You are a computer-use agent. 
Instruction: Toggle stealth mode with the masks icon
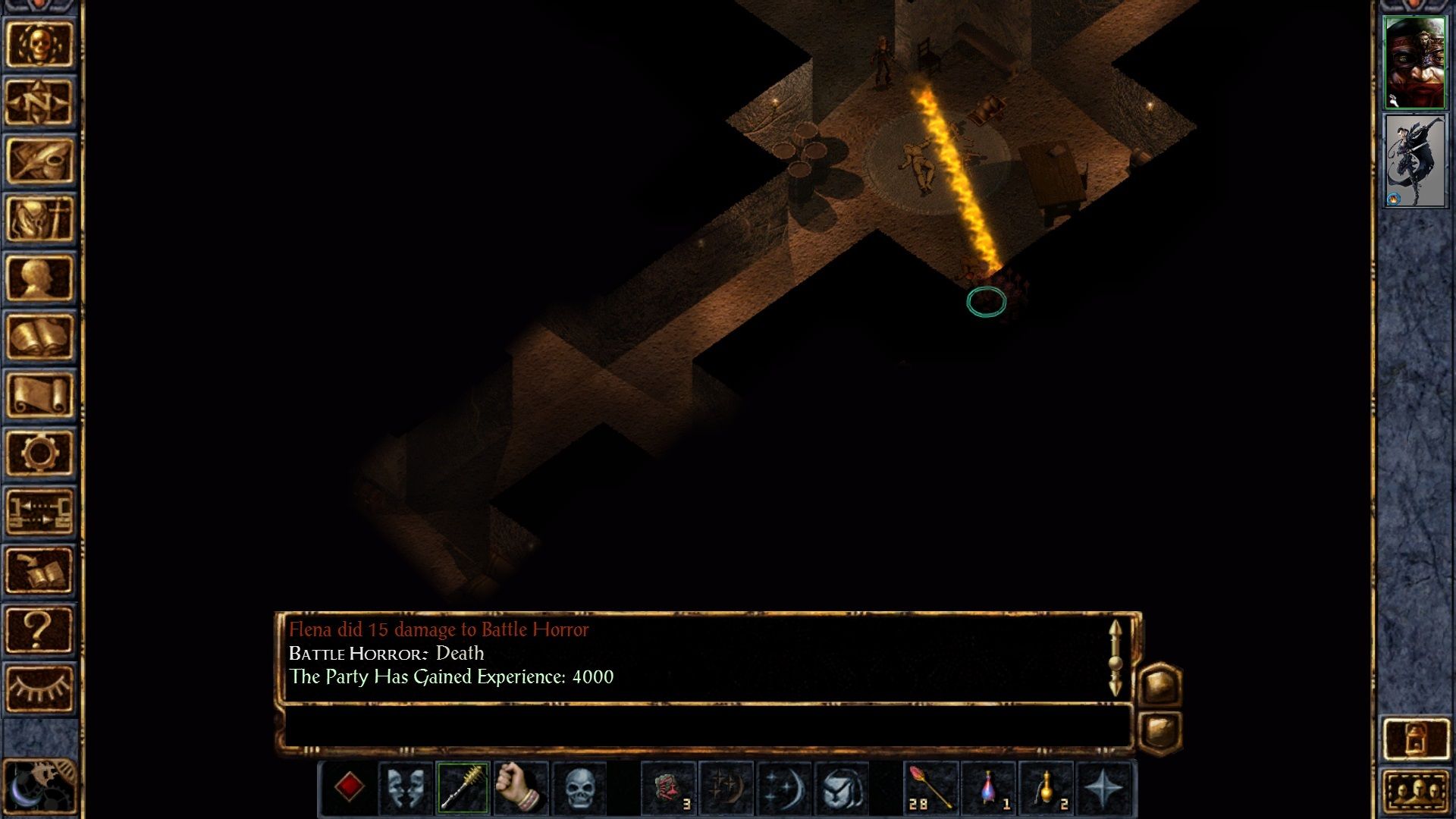[403, 789]
